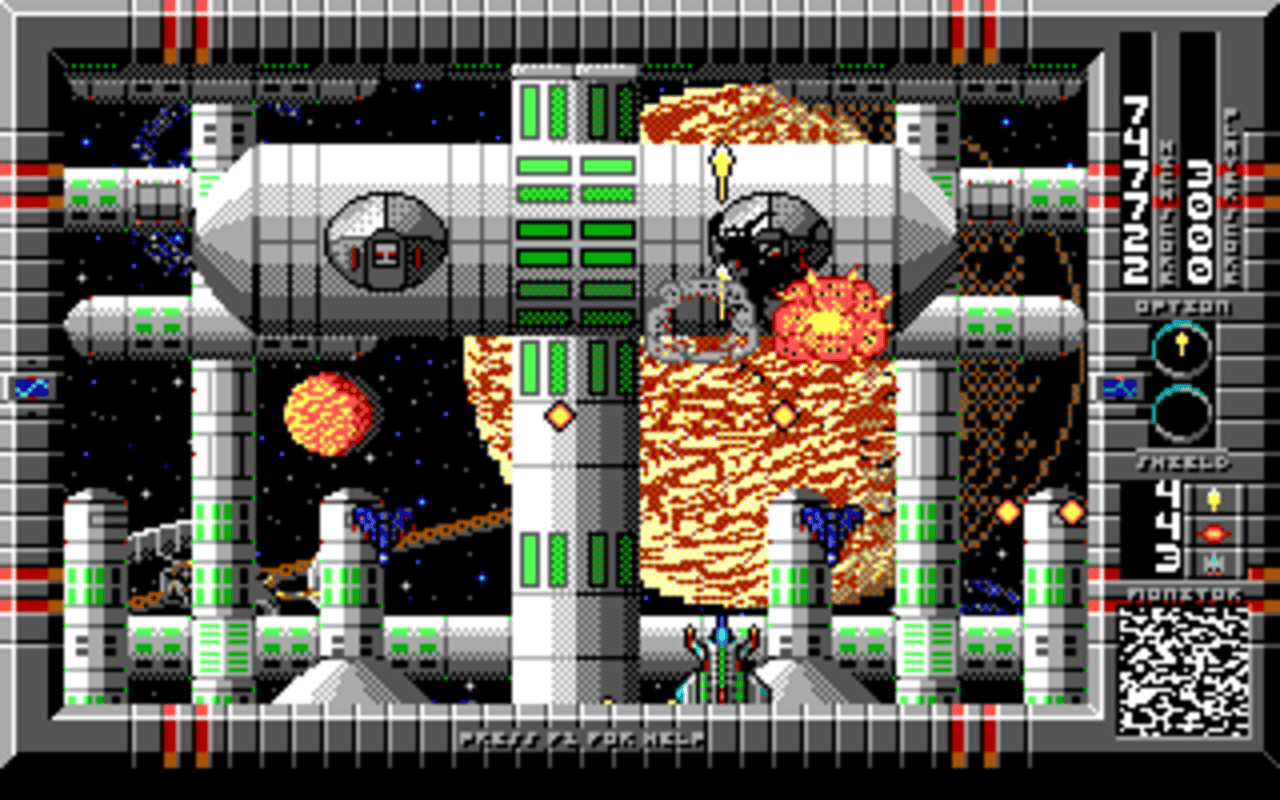Expand the OPTION panel label
Screen dimensions: 1280x800
pos(1186,308)
